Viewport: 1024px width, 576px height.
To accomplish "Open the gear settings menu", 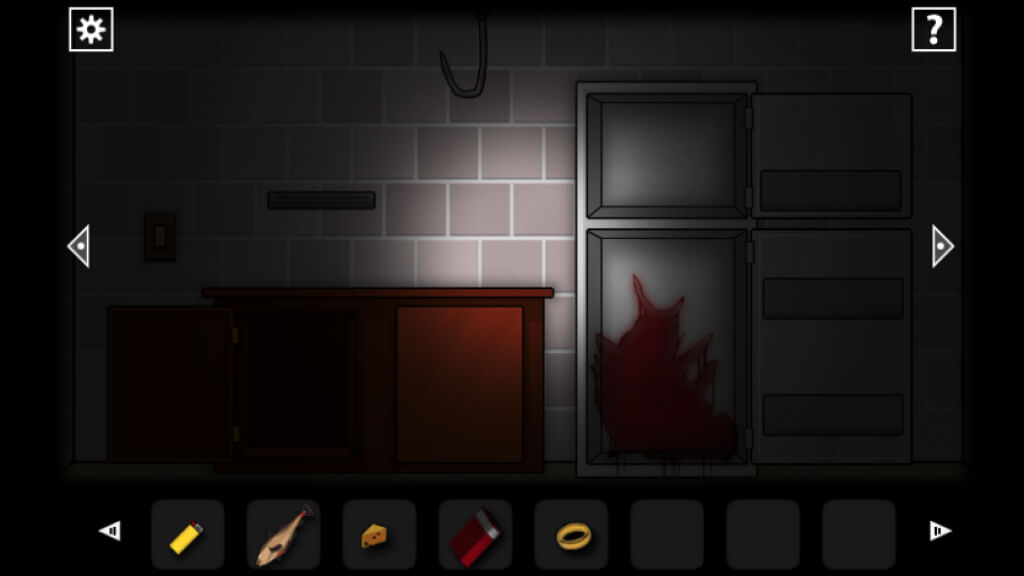I will (91, 30).
